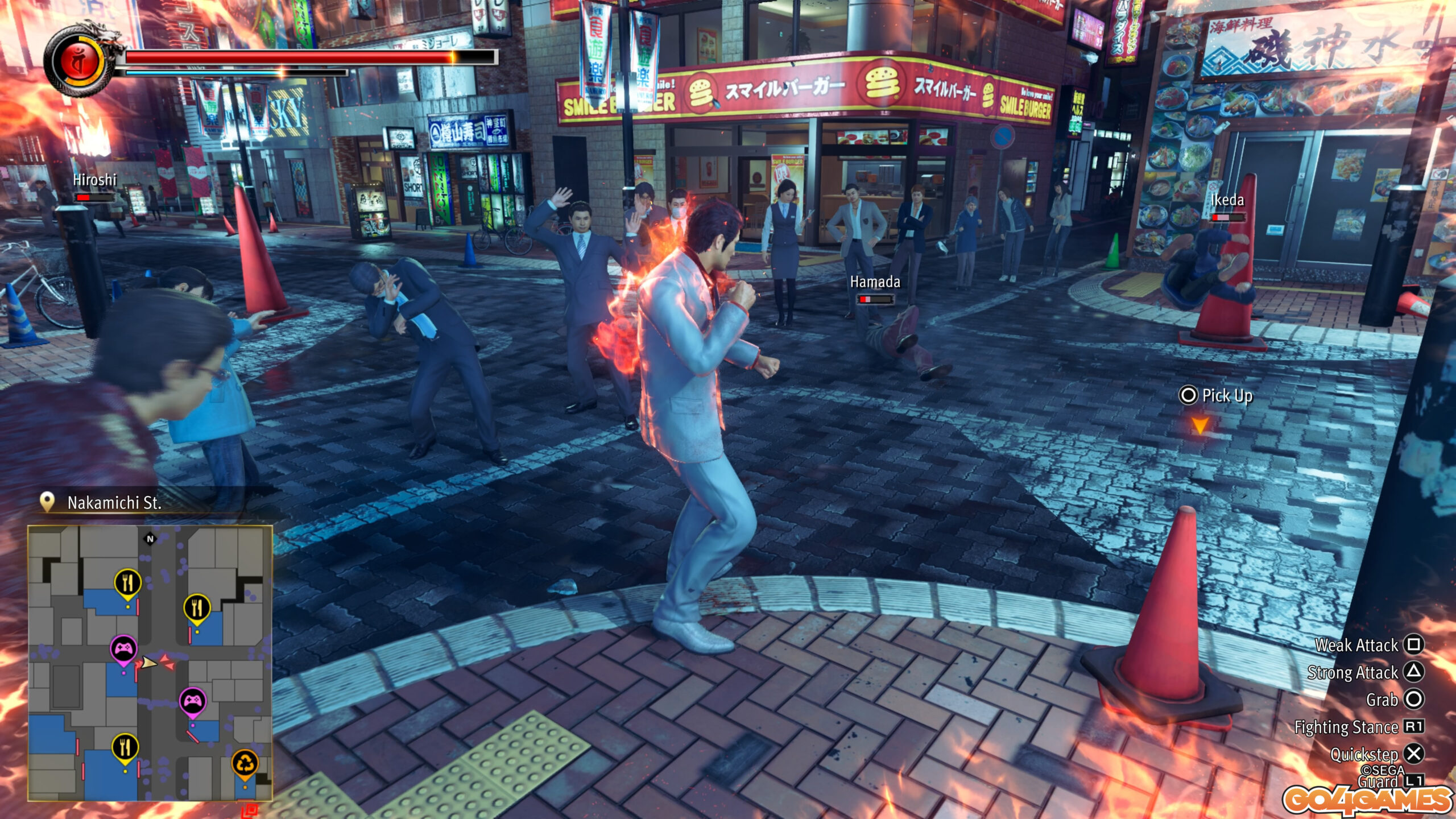This screenshot has width=1456, height=819.
Task: Select the orange recycle marker on minimap
Action: (245, 763)
